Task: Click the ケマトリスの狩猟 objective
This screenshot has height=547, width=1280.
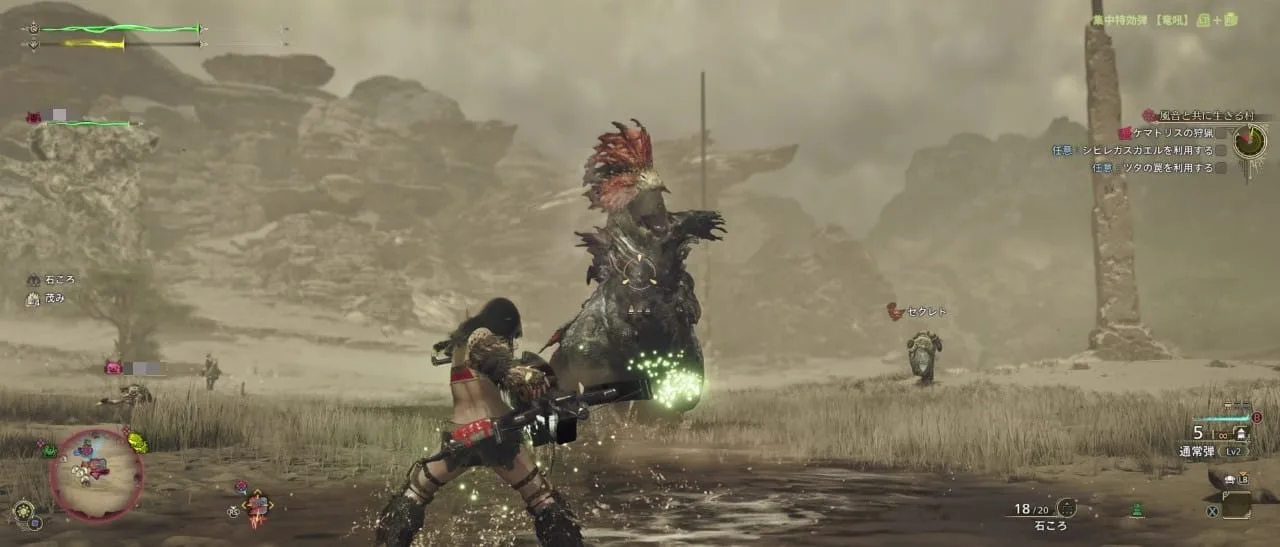Action: click(x=1171, y=133)
